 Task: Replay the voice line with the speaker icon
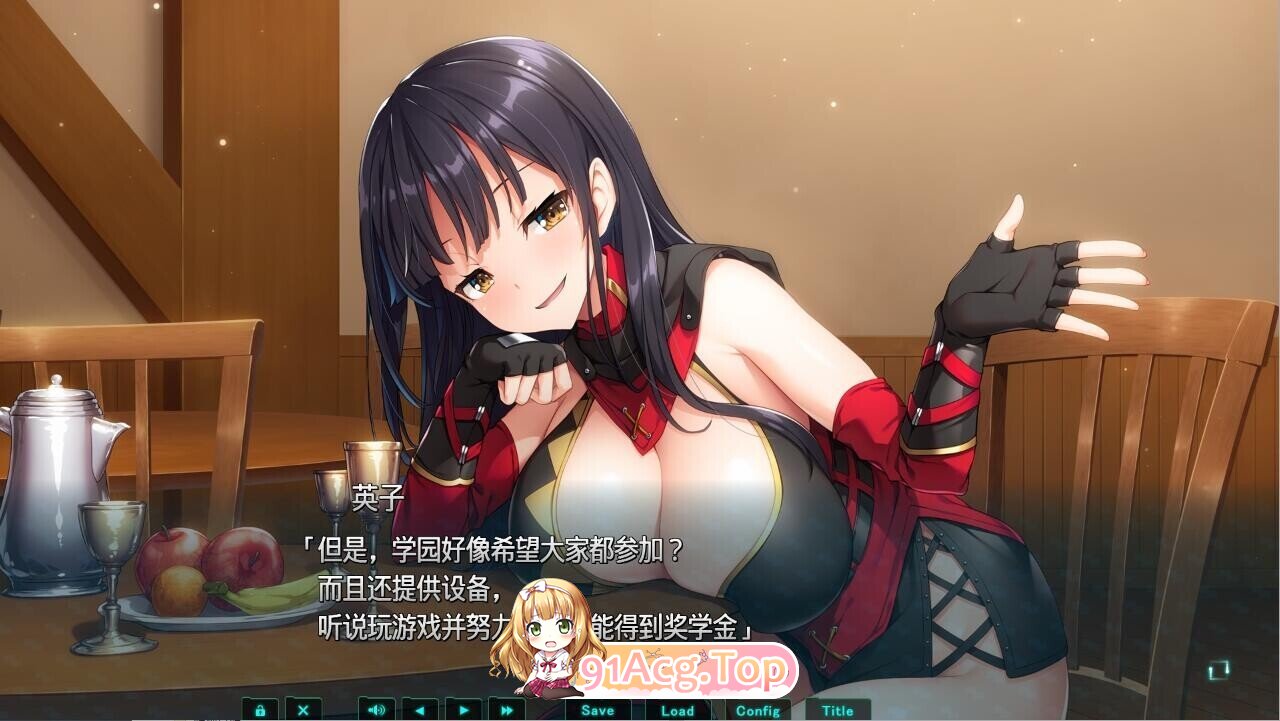point(375,710)
